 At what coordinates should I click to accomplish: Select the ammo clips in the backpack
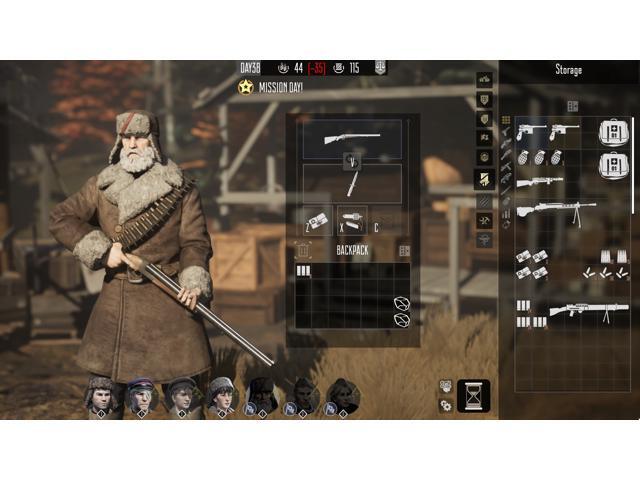[303, 271]
